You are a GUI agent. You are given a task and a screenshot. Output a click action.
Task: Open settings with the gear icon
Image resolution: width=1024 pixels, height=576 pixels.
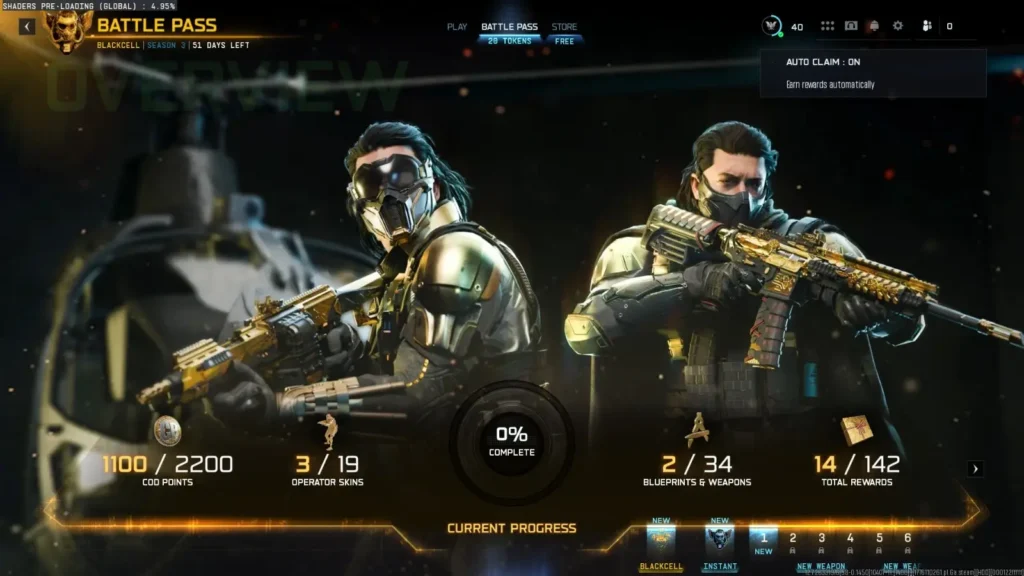897,26
